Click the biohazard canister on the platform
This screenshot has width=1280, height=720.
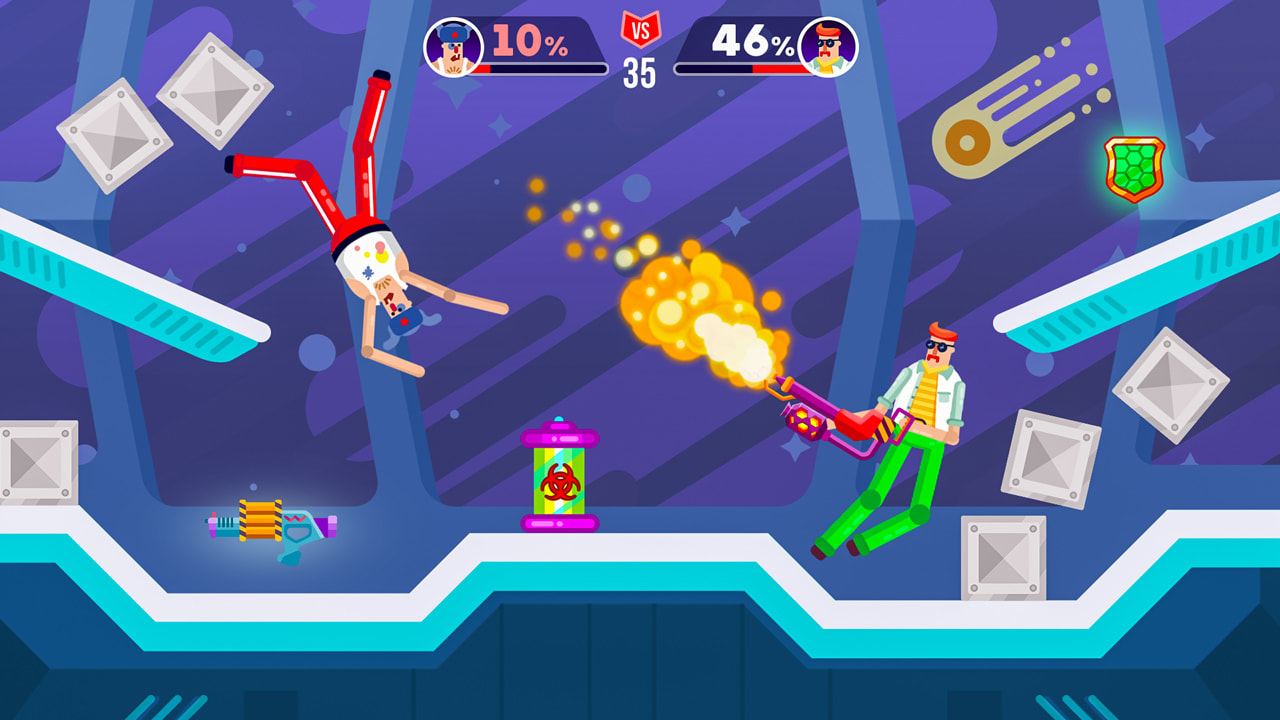click(558, 478)
